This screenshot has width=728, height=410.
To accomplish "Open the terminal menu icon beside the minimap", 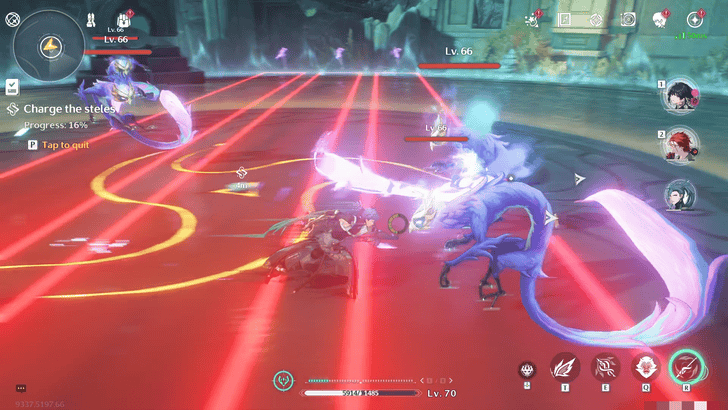I will tap(14, 18).
